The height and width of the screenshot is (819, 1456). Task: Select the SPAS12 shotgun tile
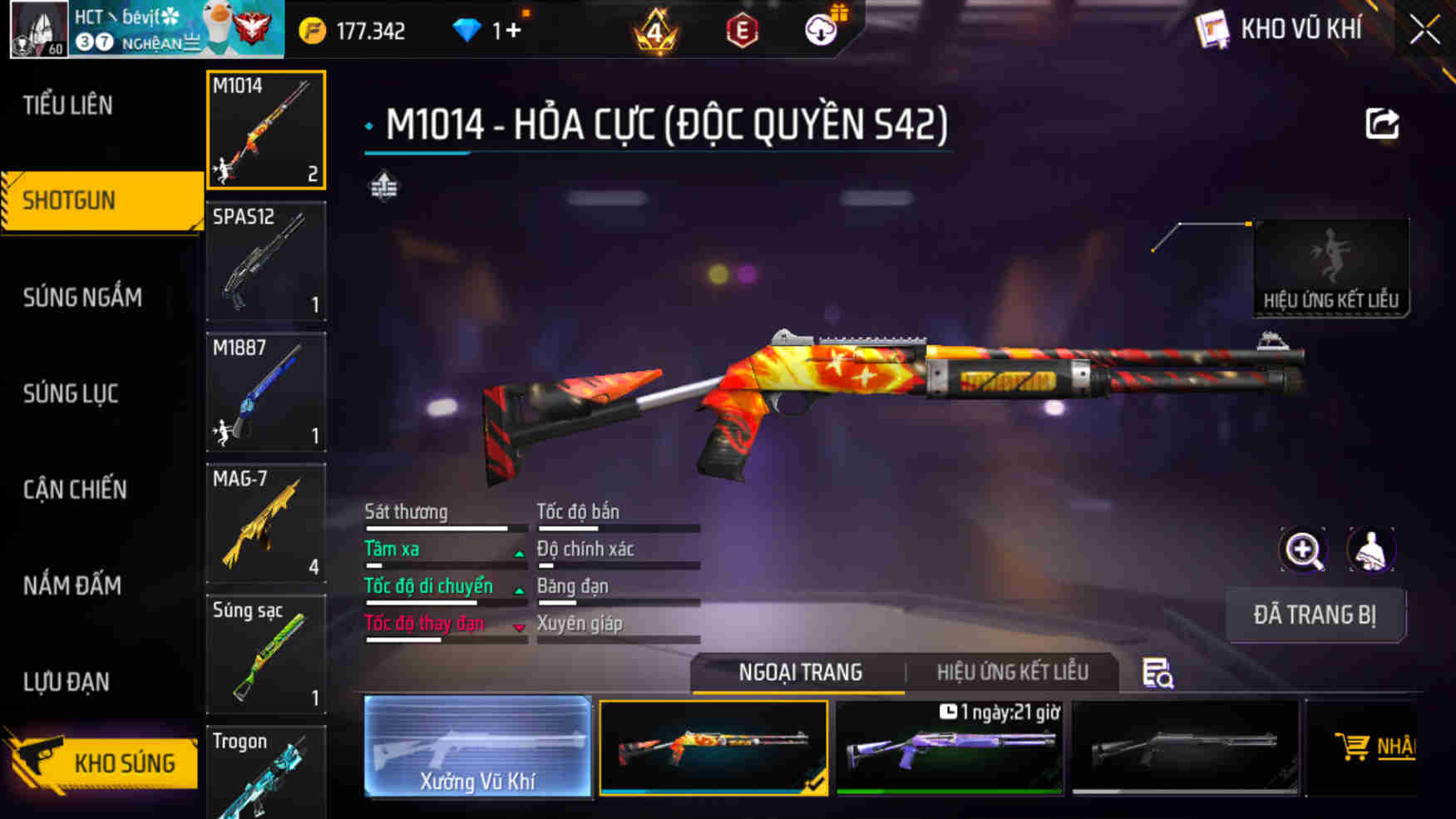coord(266,261)
